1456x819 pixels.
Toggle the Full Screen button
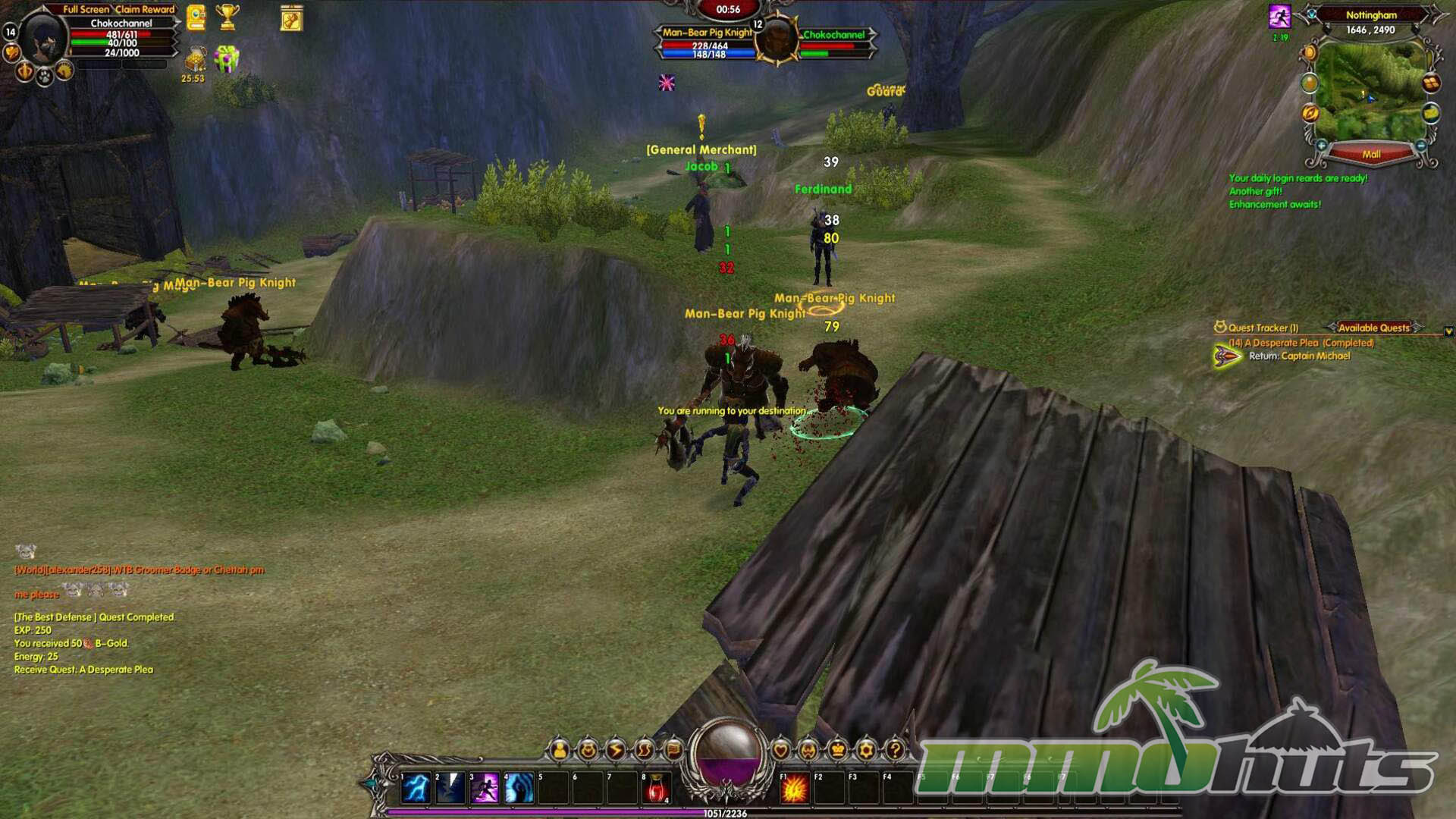pos(86,9)
